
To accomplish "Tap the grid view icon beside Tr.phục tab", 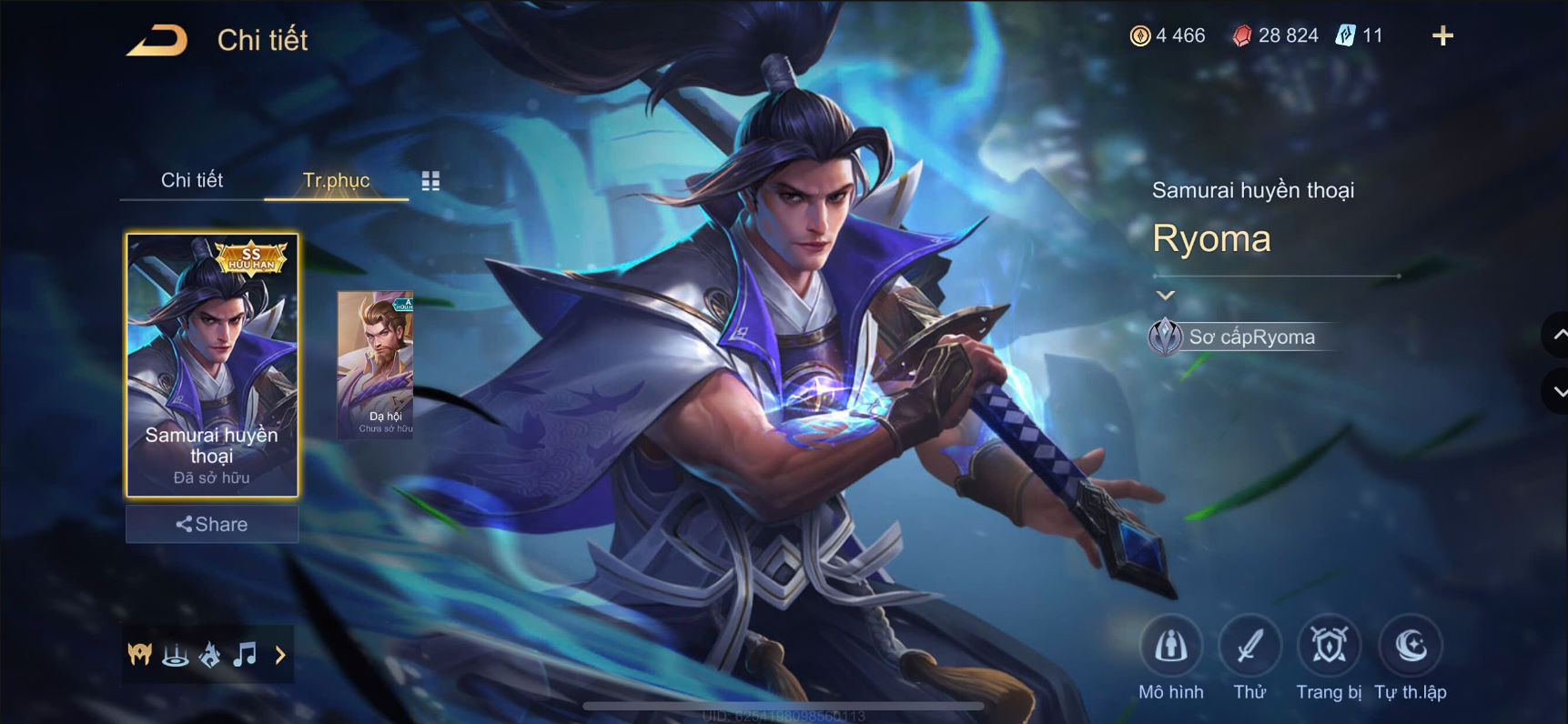I will click(430, 180).
